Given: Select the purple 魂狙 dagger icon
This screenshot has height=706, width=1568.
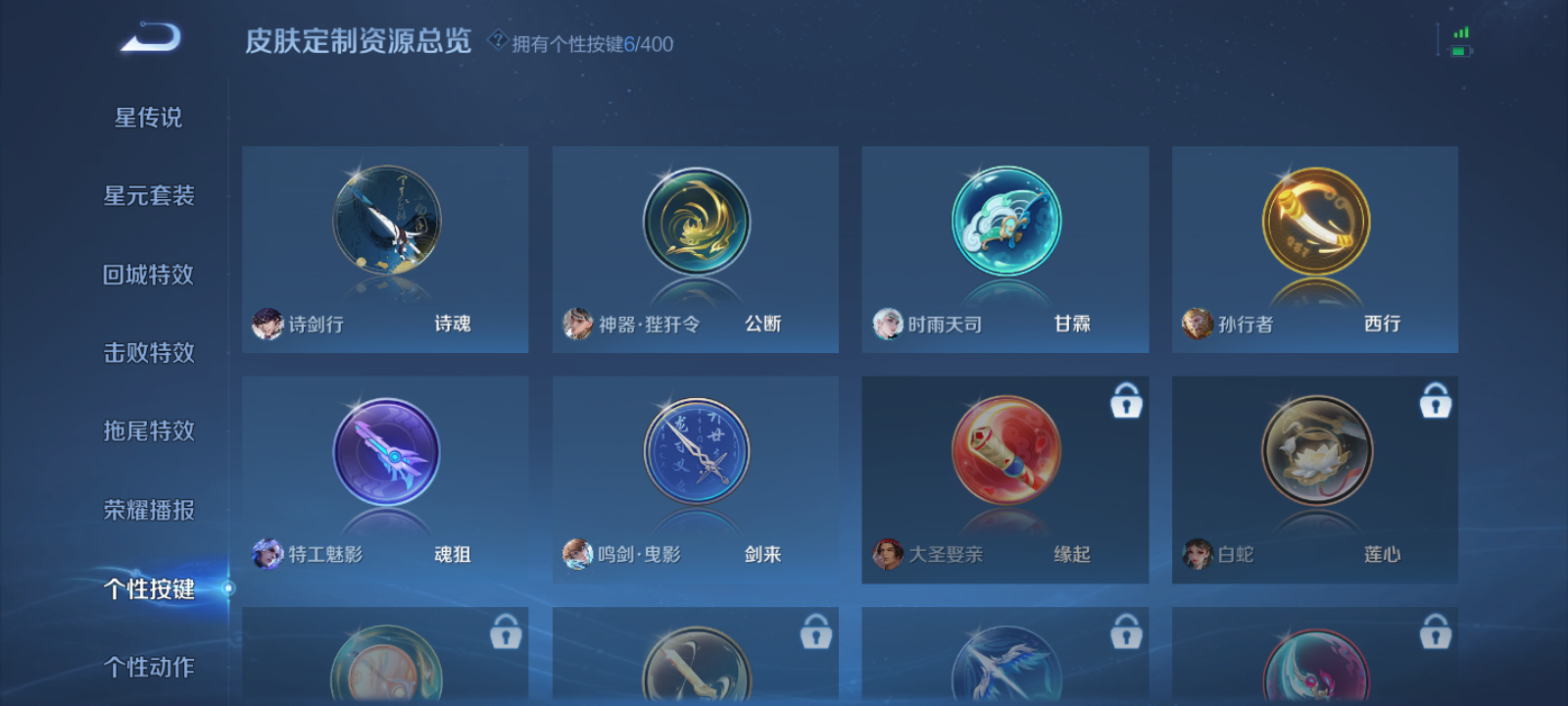Looking at the screenshot, I should [385, 453].
